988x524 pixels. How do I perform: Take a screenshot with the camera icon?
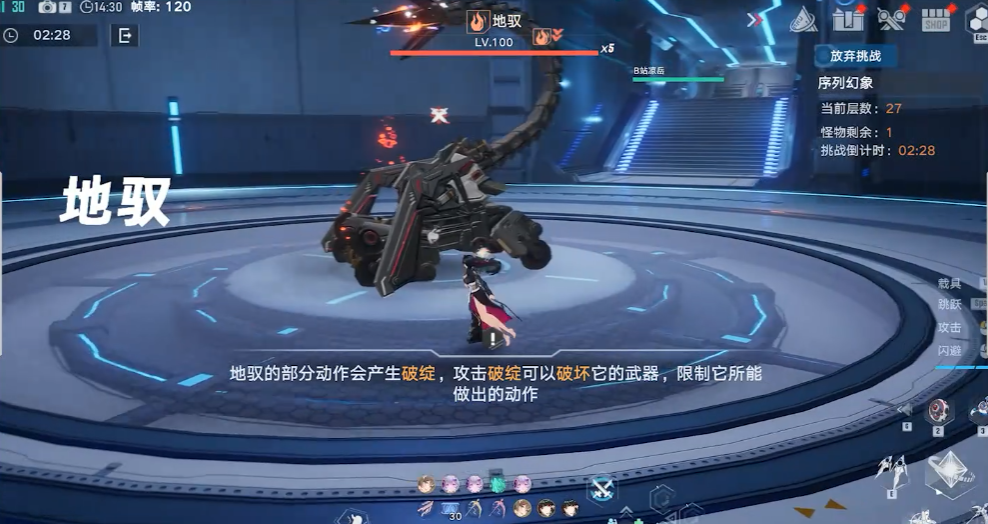pos(48,7)
